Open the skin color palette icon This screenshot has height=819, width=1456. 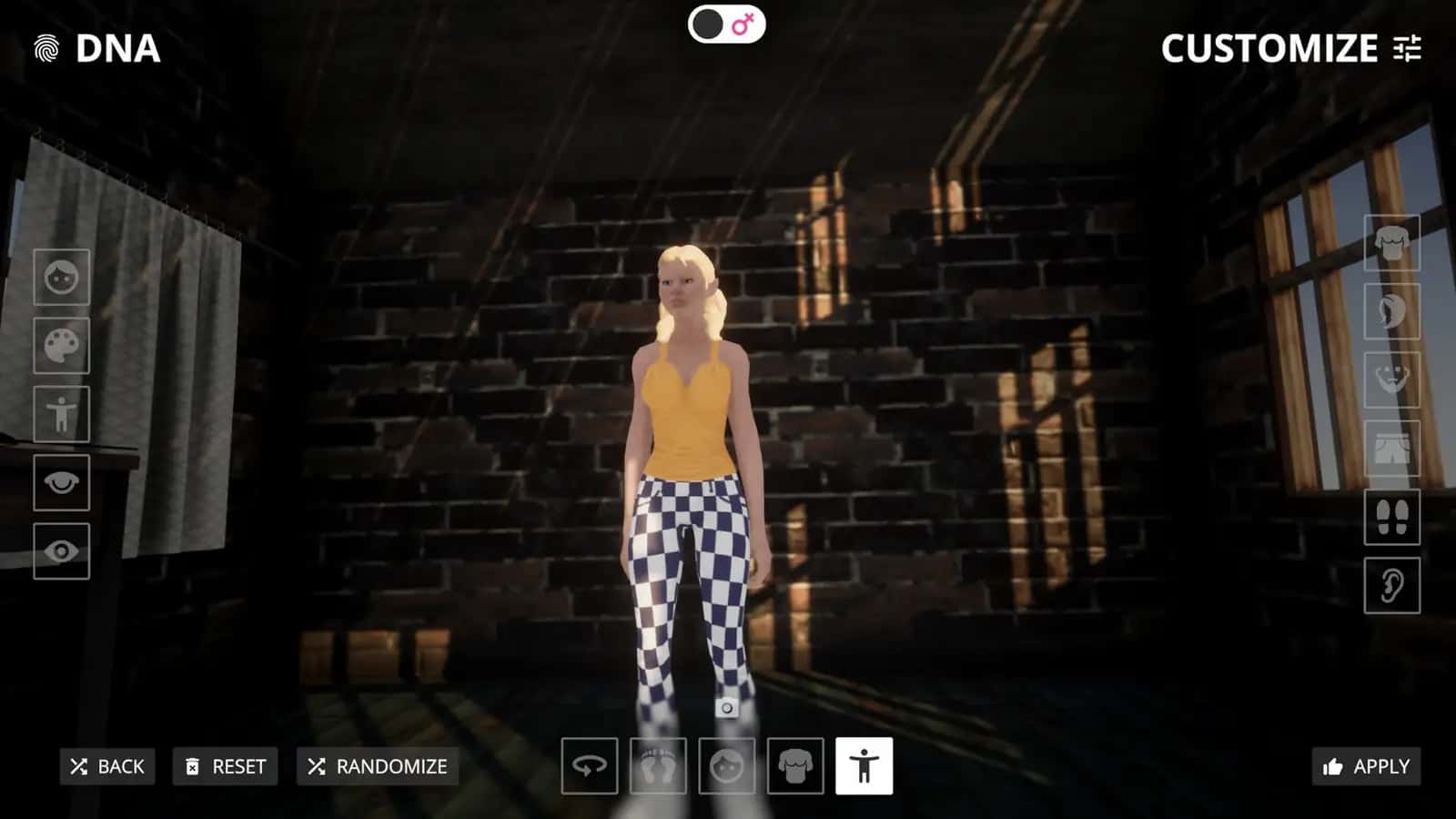(x=60, y=346)
